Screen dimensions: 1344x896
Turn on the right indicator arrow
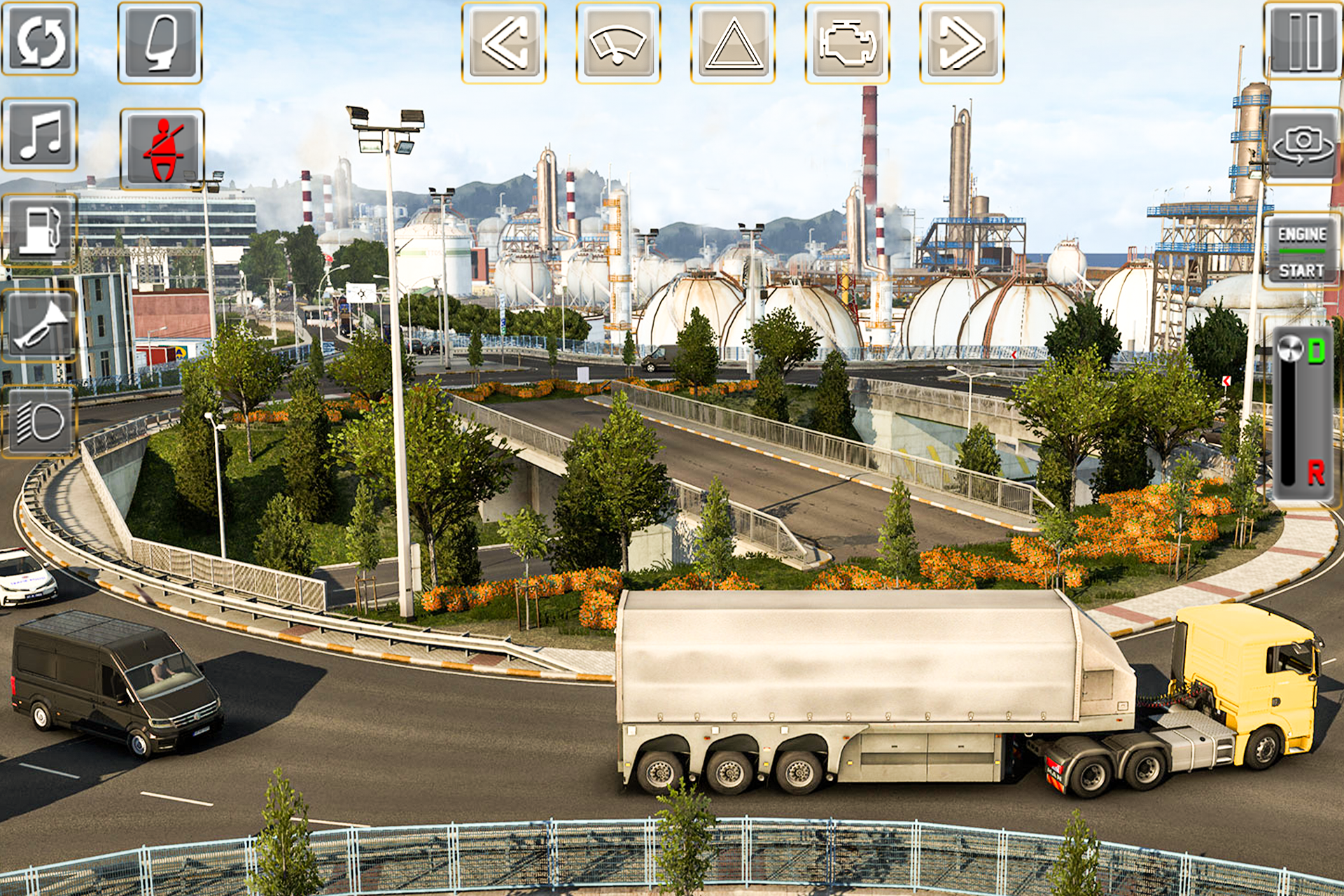pos(964,45)
